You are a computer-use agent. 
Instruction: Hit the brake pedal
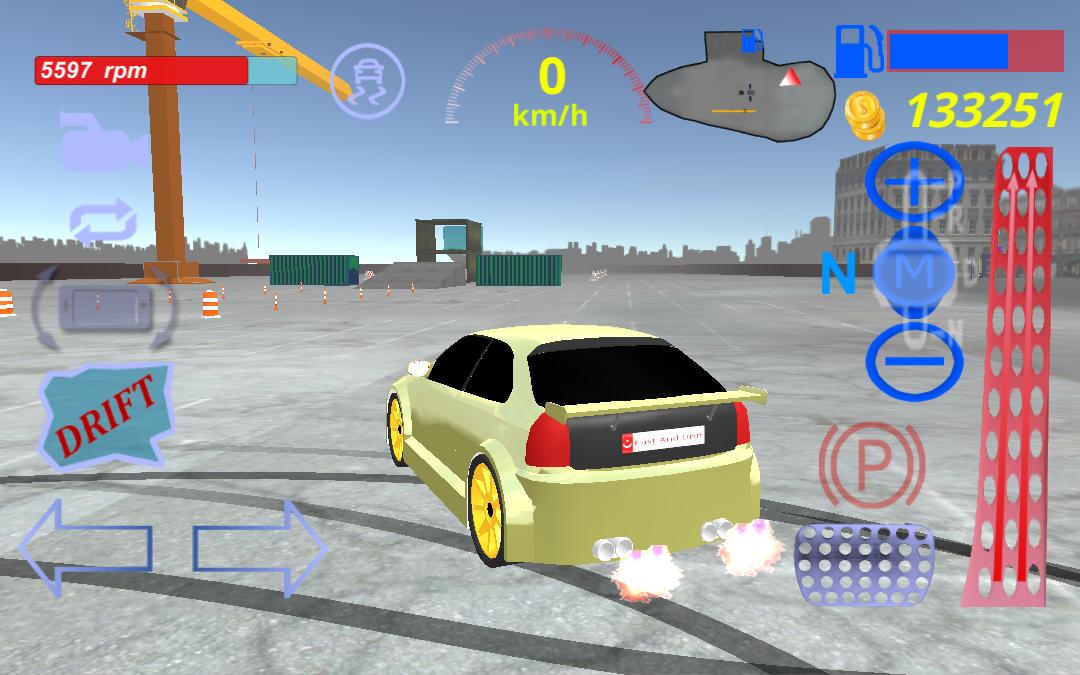click(x=864, y=564)
